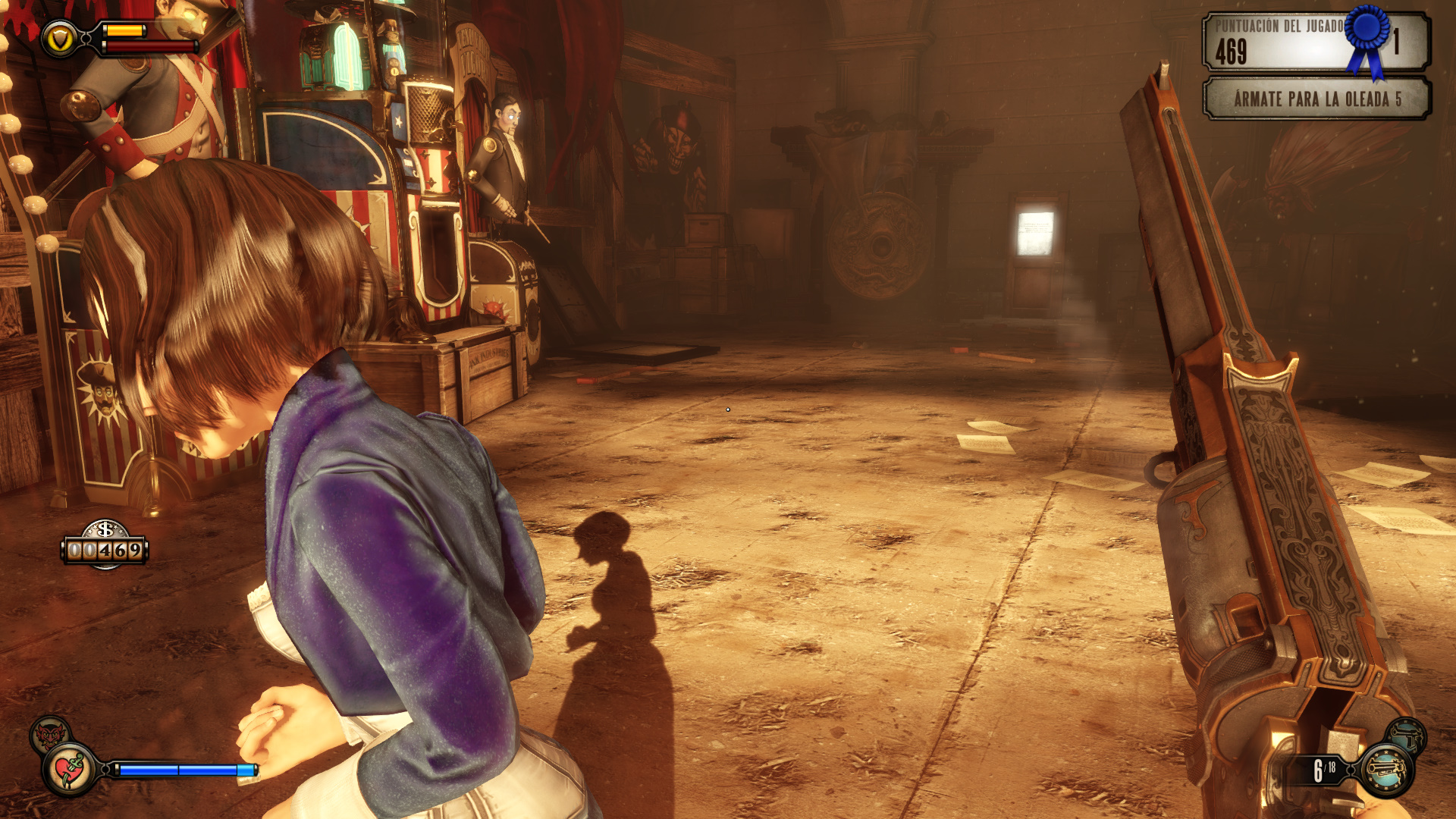Switch to the Devil's Kiss vigor icon
Image resolution: width=1456 pixels, height=819 pixels.
pos(49,734)
